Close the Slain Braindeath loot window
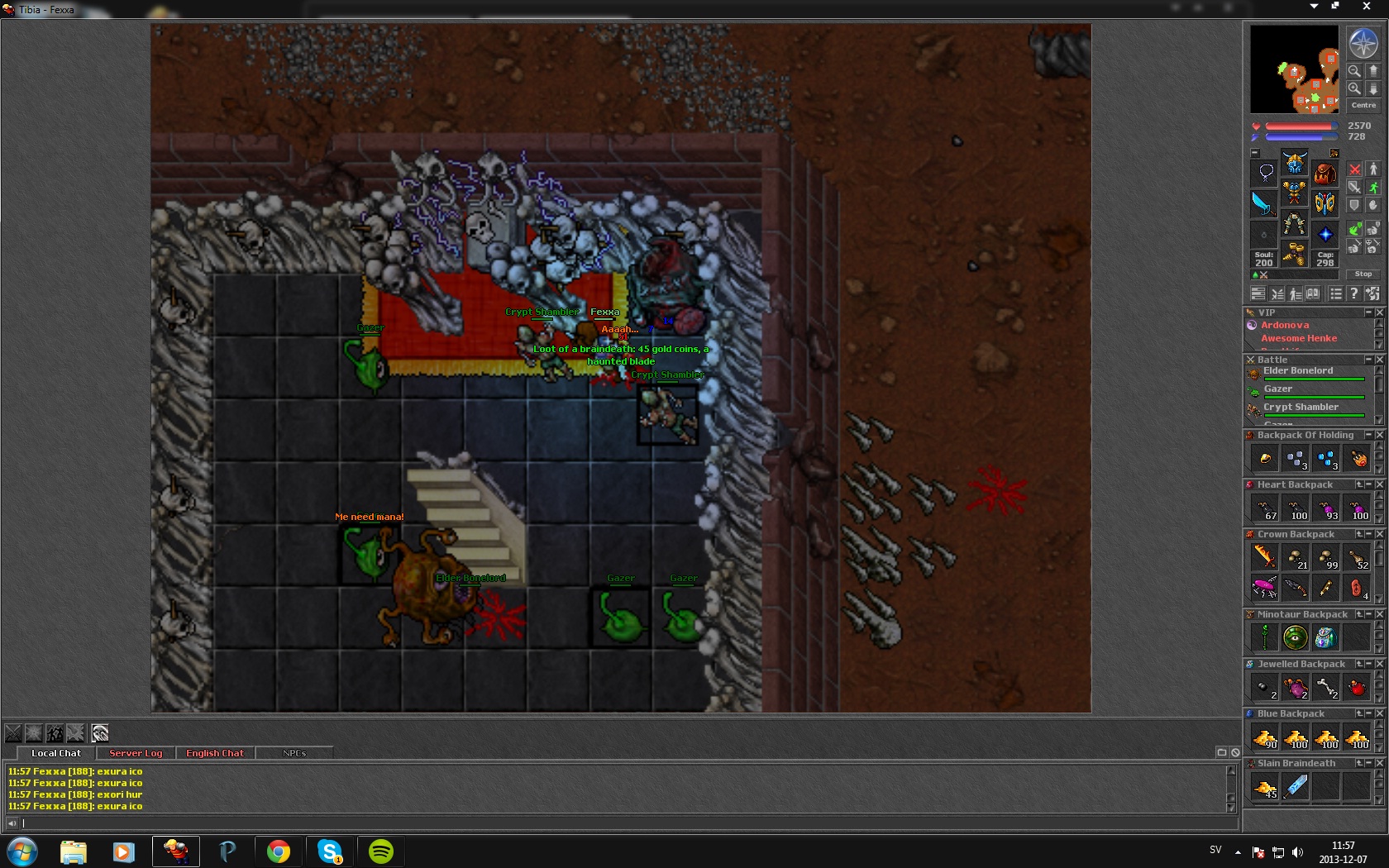The height and width of the screenshot is (868, 1389). [x=1379, y=763]
